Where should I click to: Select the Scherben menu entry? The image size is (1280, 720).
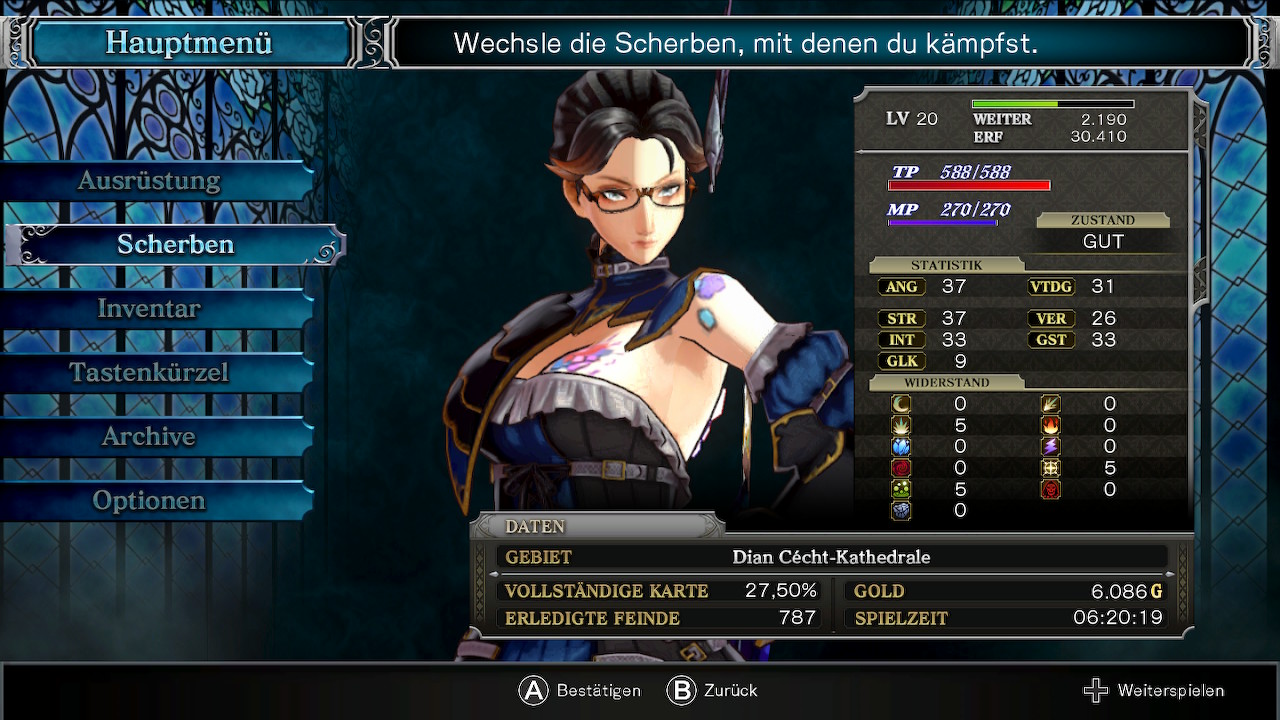[176, 245]
